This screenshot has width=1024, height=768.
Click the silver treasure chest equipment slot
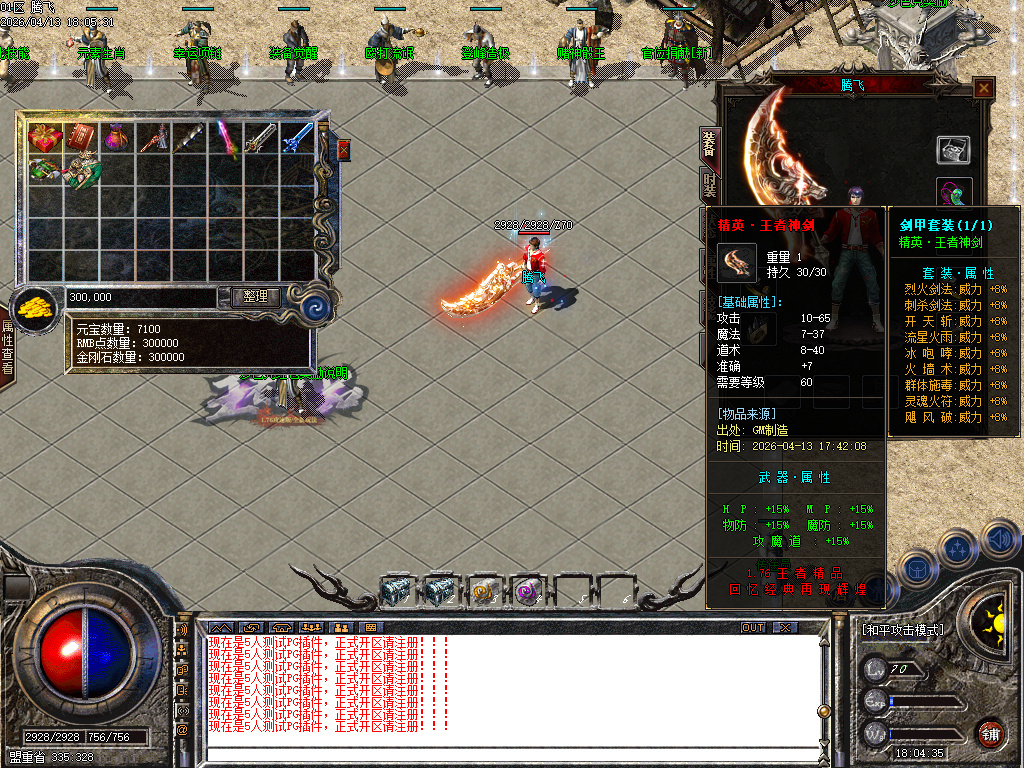[953, 150]
